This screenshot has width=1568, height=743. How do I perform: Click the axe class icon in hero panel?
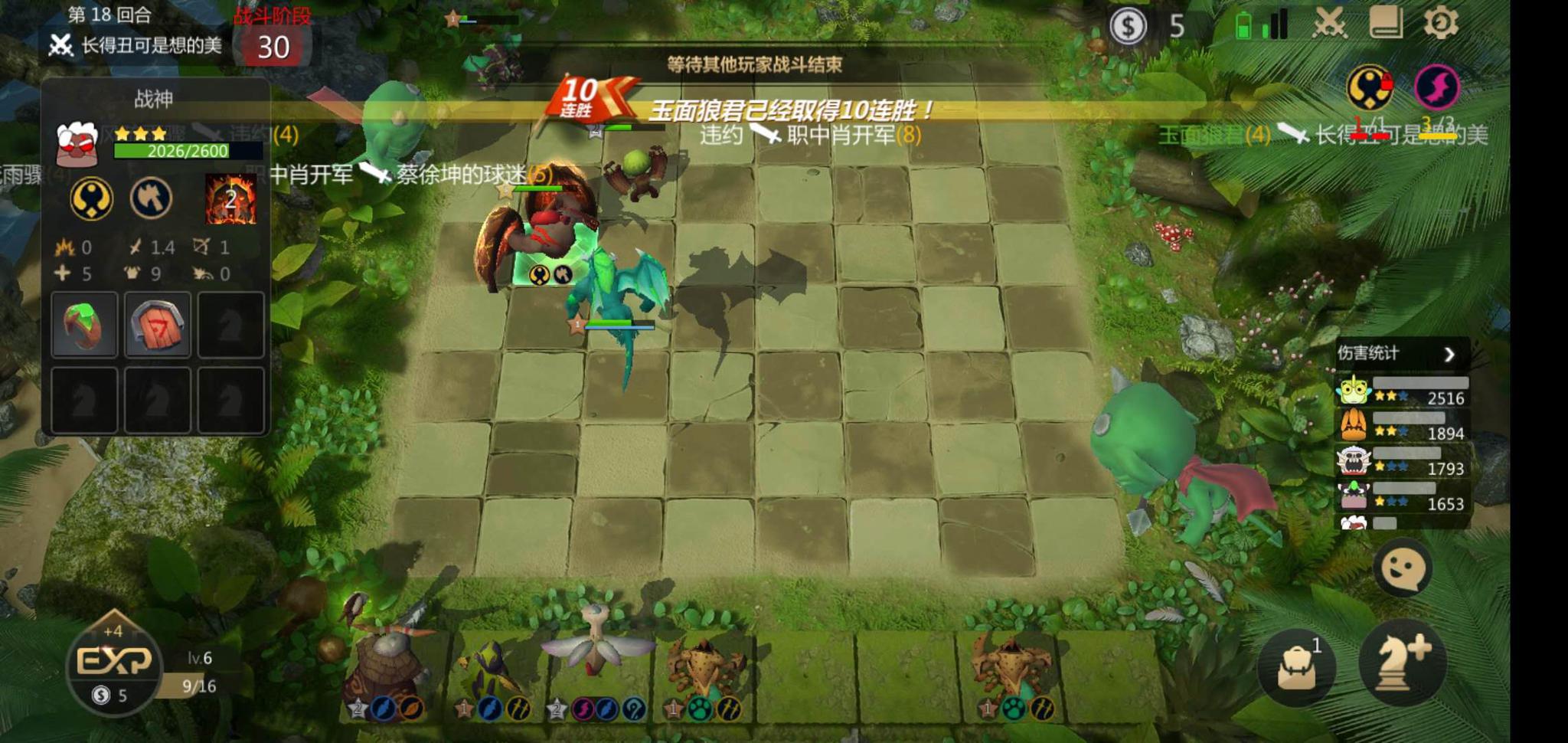152,198
